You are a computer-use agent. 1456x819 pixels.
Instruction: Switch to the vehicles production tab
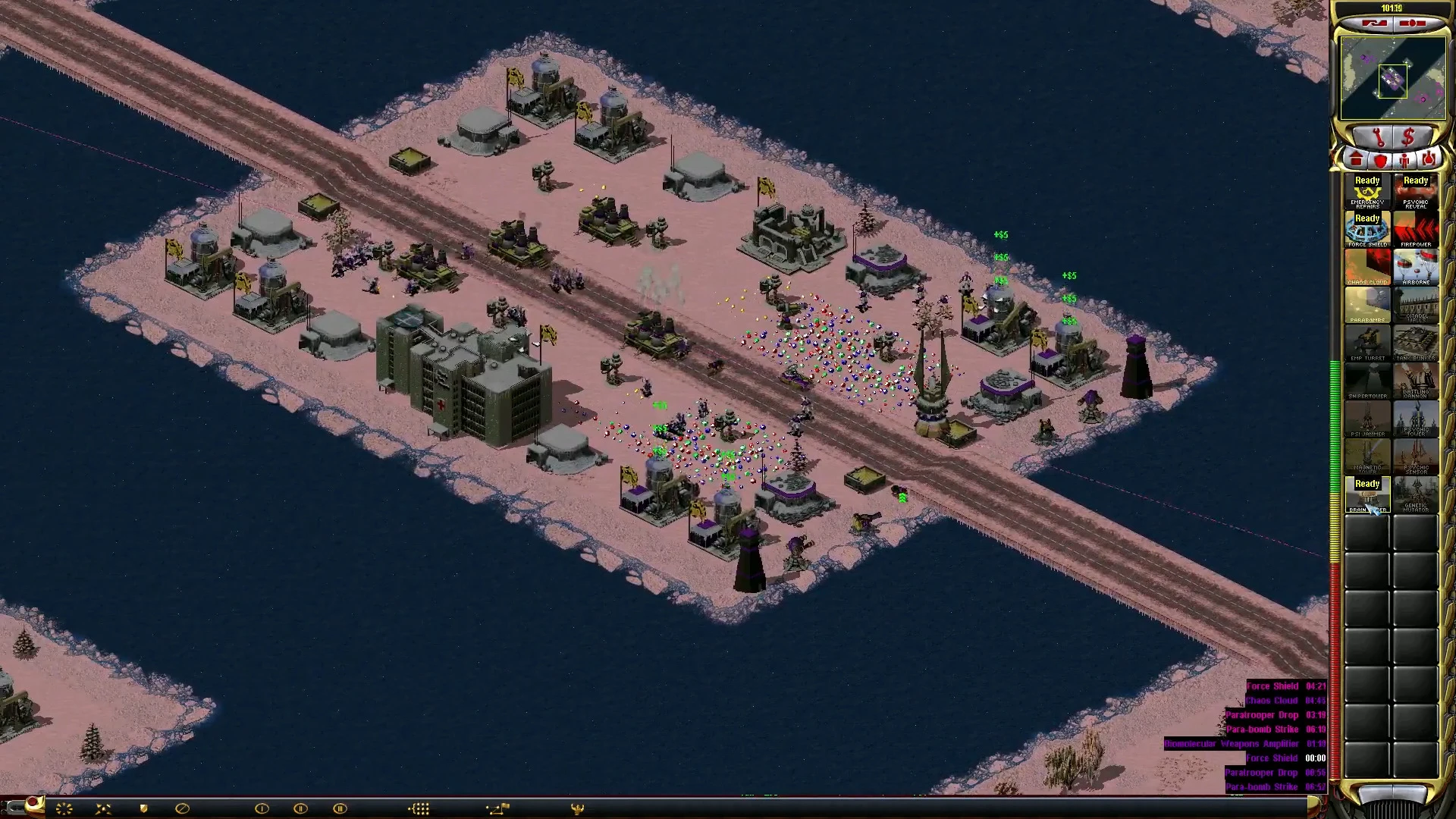[x=1429, y=160]
